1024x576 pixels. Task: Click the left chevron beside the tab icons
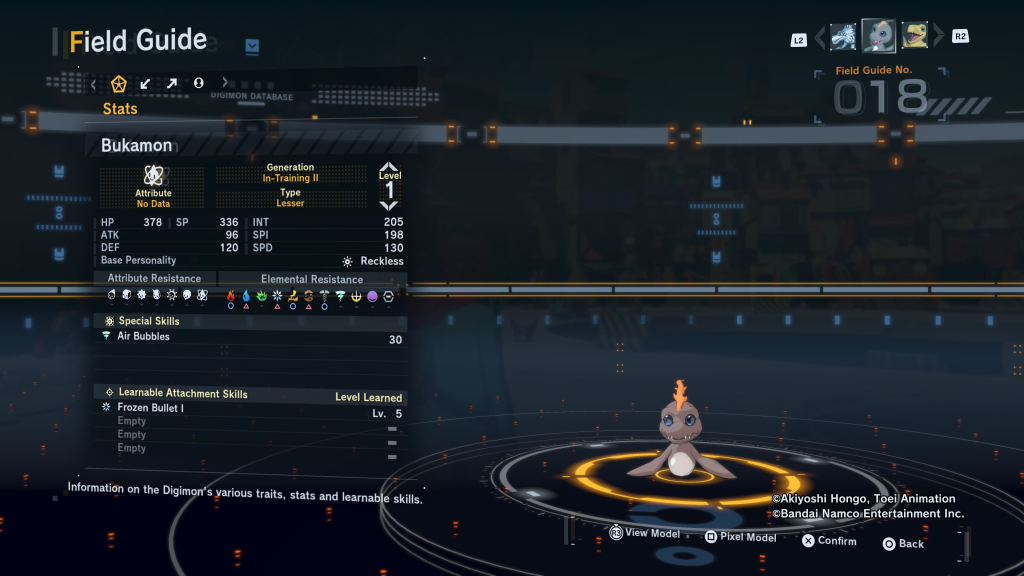point(94,84)
